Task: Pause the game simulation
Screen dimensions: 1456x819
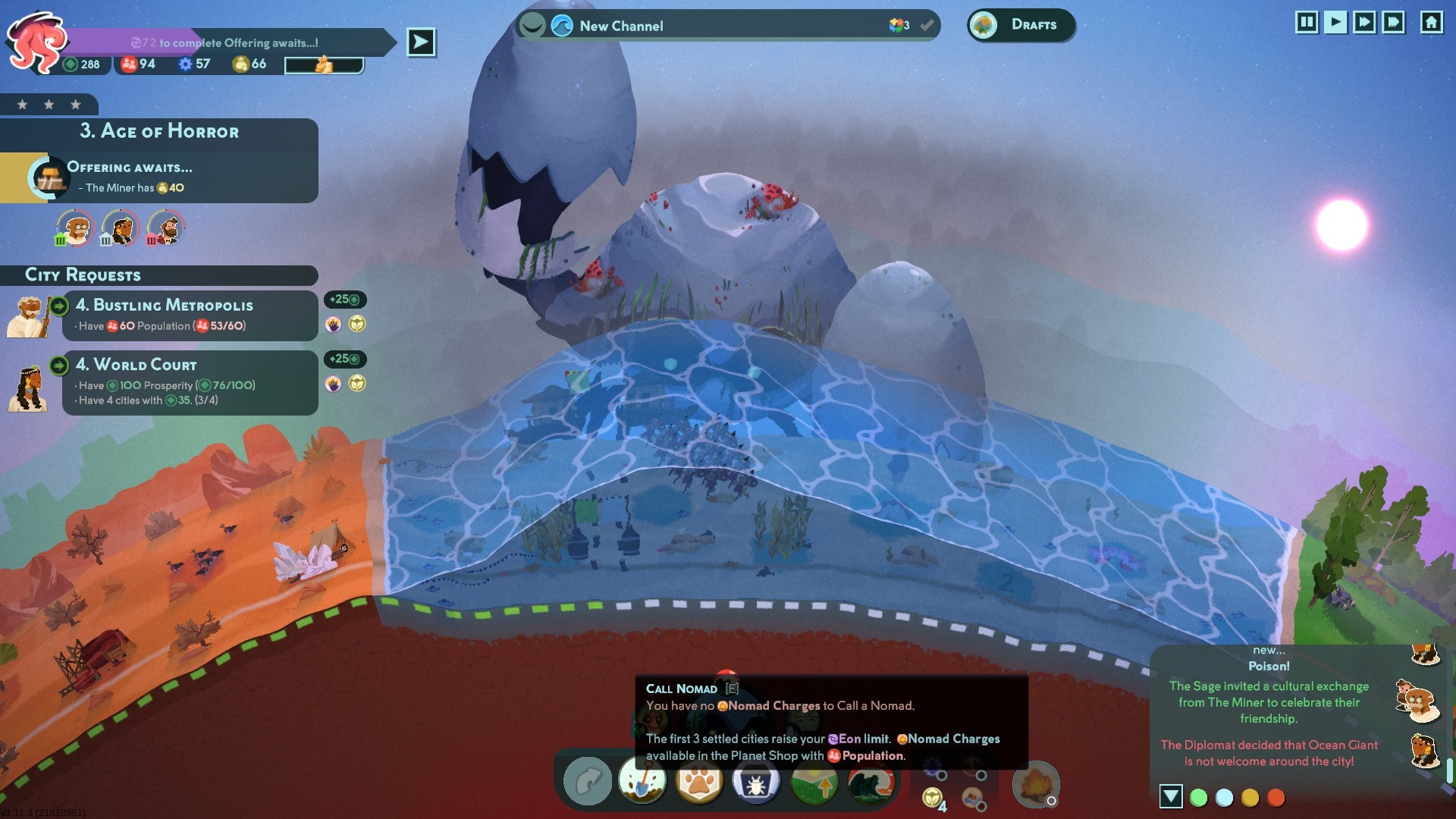Action: coord(1307,22)
